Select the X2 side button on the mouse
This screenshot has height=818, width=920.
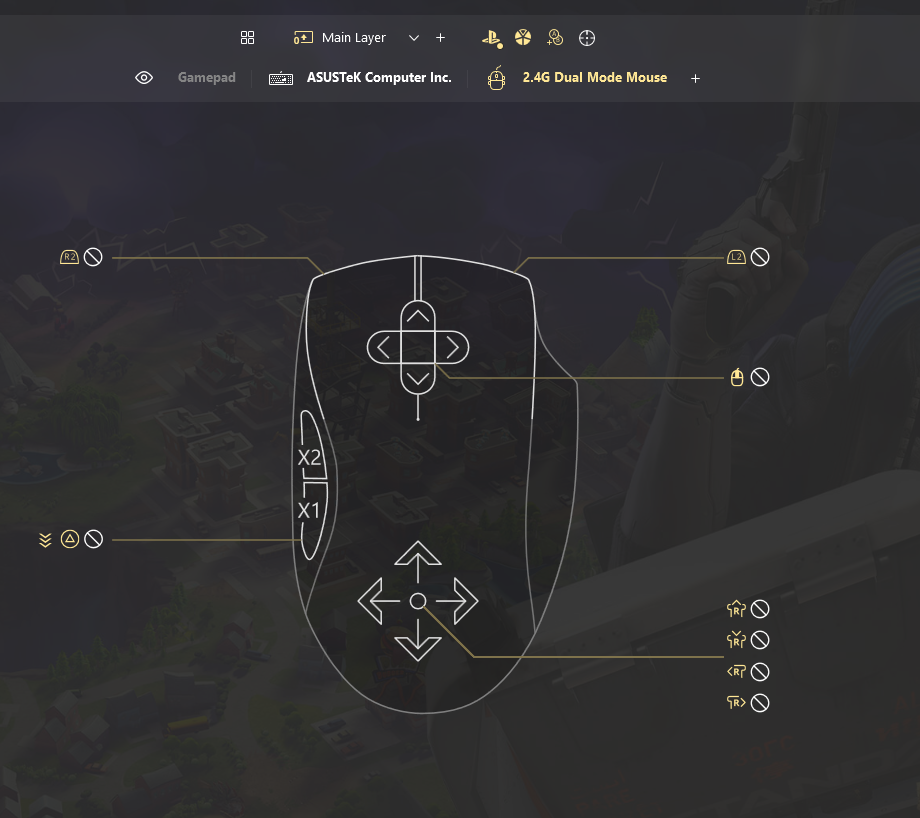click(x=309, y=458)
